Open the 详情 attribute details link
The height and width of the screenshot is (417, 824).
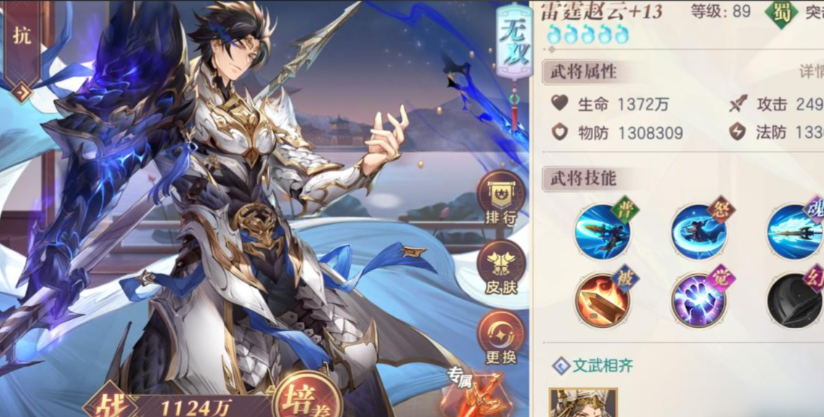click(x=811, y=72)
